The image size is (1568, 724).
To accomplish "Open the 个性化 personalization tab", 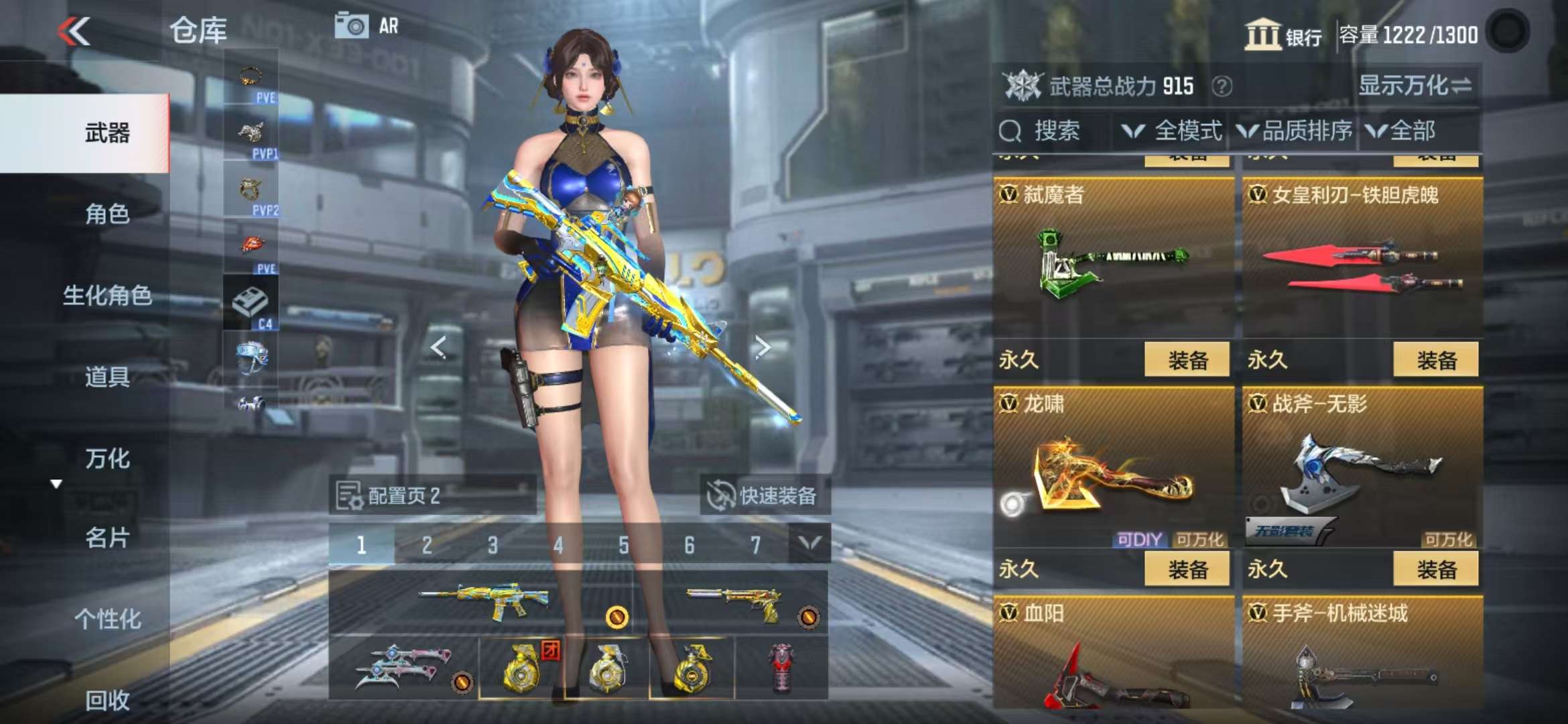I will (107, 619).
